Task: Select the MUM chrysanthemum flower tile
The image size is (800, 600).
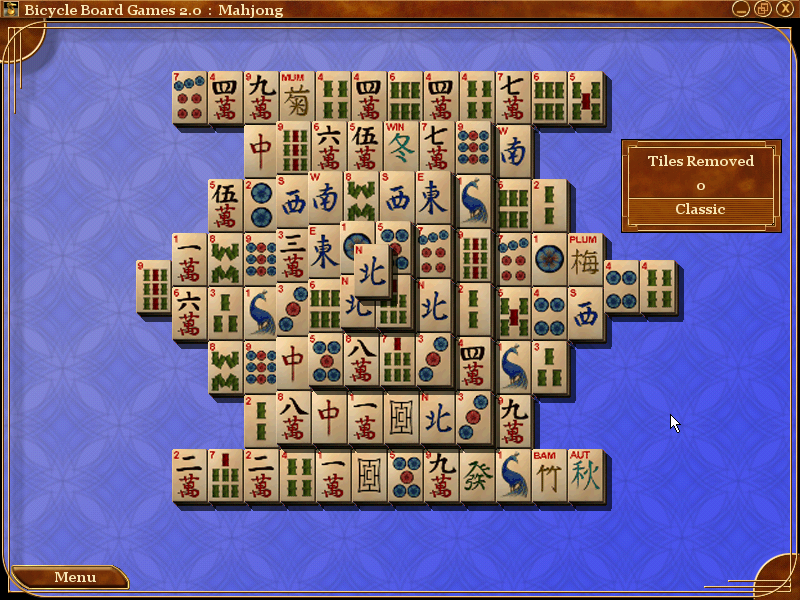Action: tap(296, 98)
